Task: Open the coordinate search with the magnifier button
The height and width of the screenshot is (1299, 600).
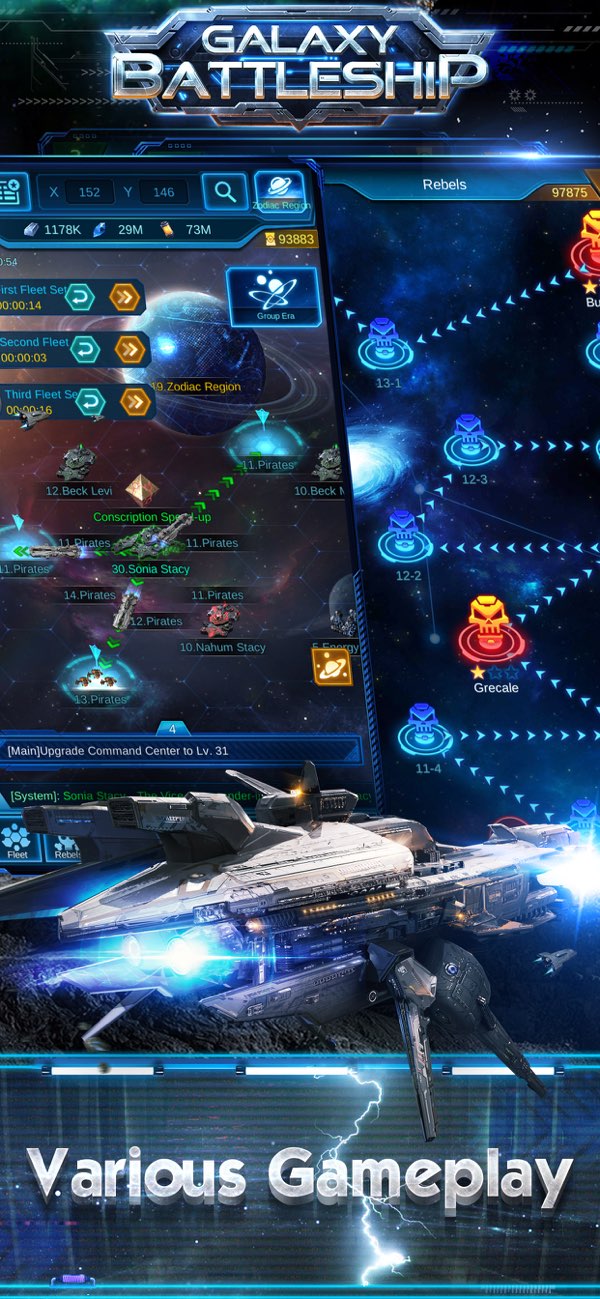Action: (x=225, y=191)
